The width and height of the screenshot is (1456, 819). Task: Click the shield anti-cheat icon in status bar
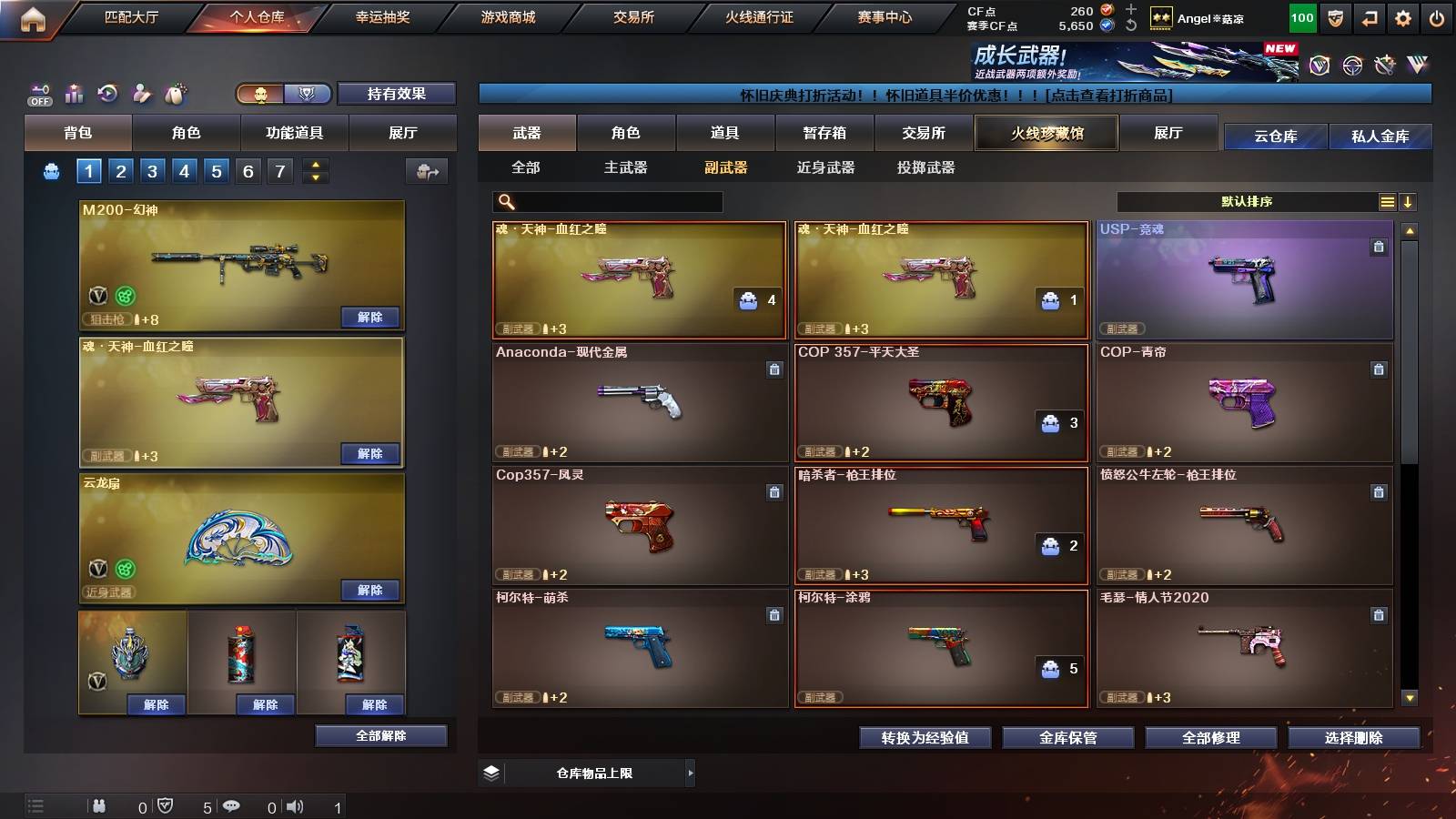[167, 804]
